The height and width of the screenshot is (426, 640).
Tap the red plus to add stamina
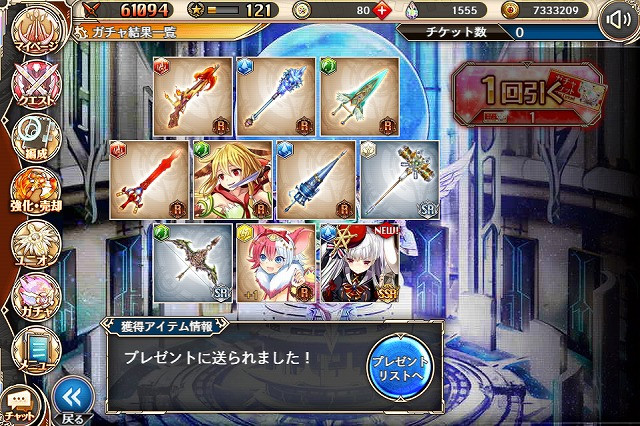[381, 12]
